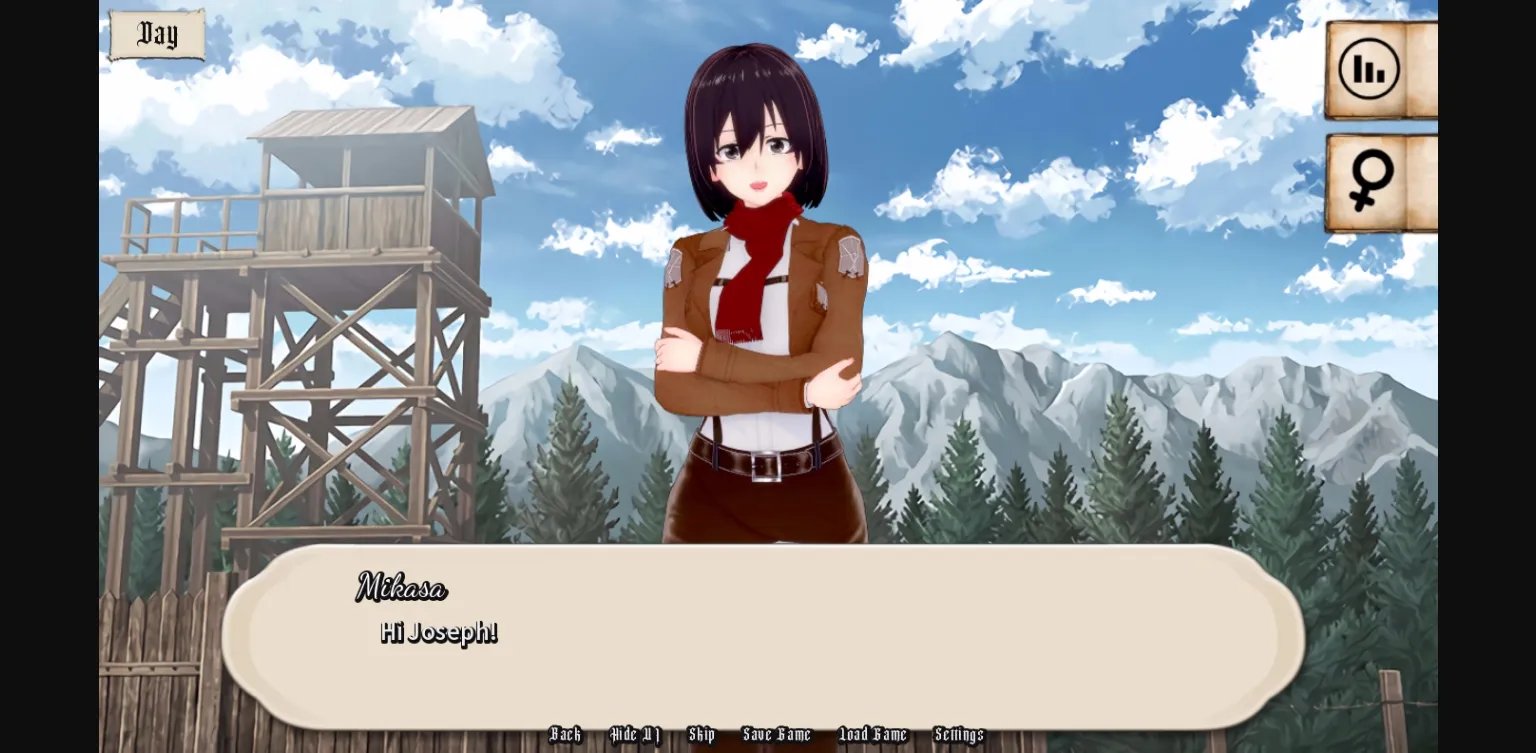Click the Day banner in the corner
The width and height of the screenshot is (1536, 753).
click(x=156, y=34)
